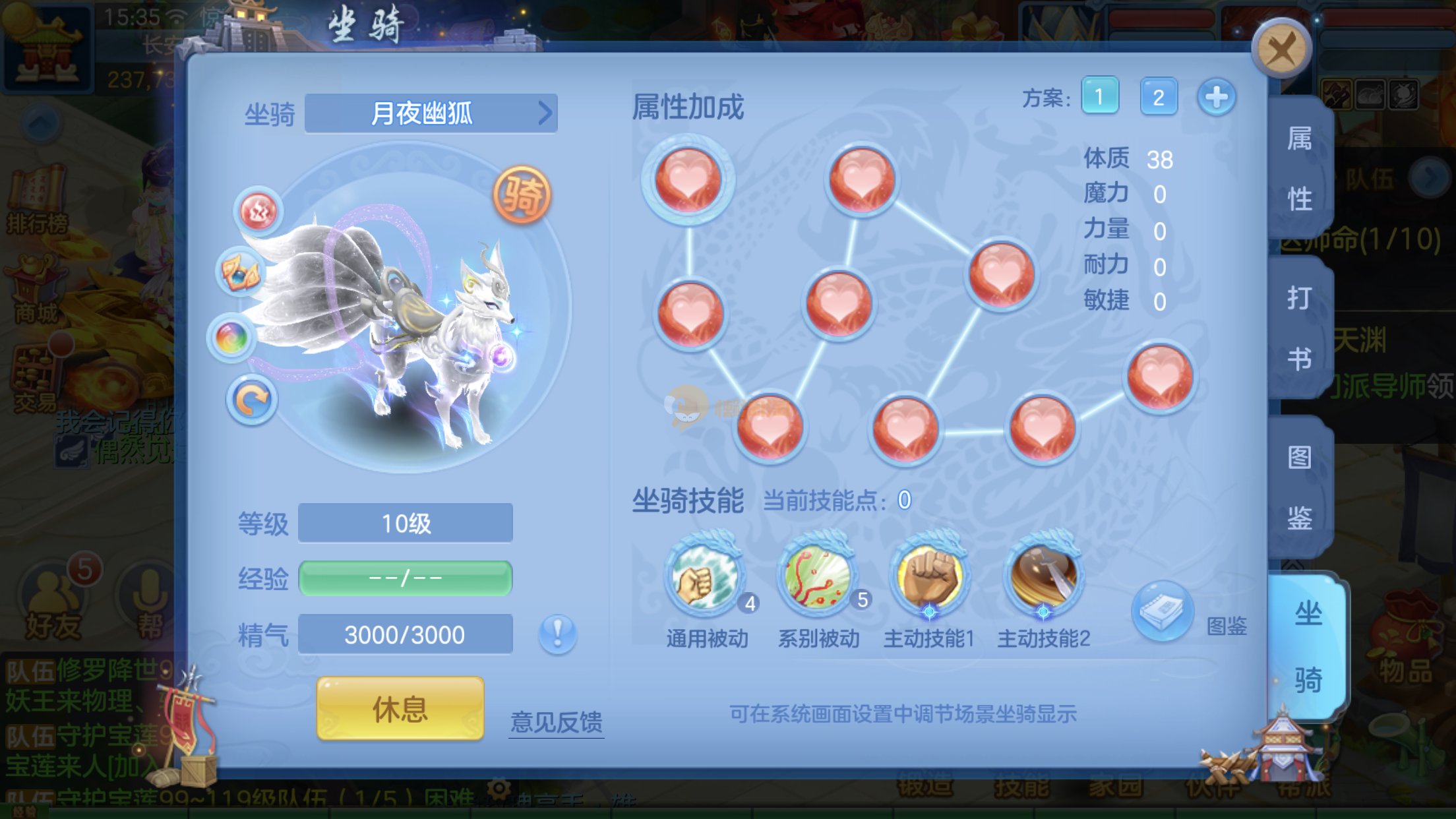
Task: Click the yellow 休息 button
Action: pos(400,709)
